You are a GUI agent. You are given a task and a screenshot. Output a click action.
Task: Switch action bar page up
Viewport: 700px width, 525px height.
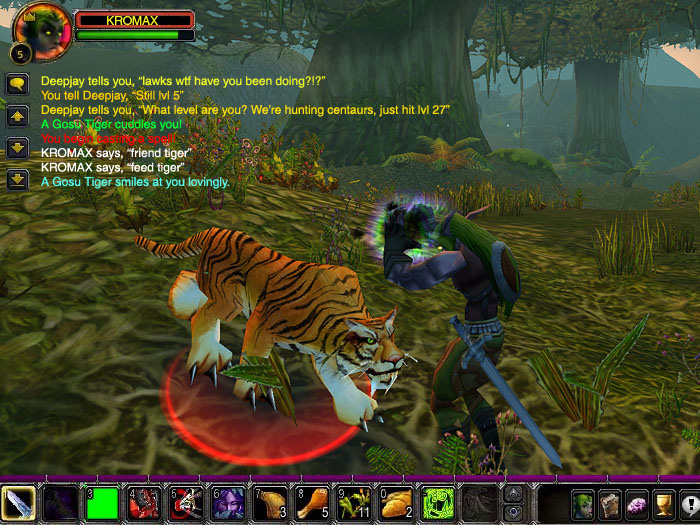pos(515,495)
